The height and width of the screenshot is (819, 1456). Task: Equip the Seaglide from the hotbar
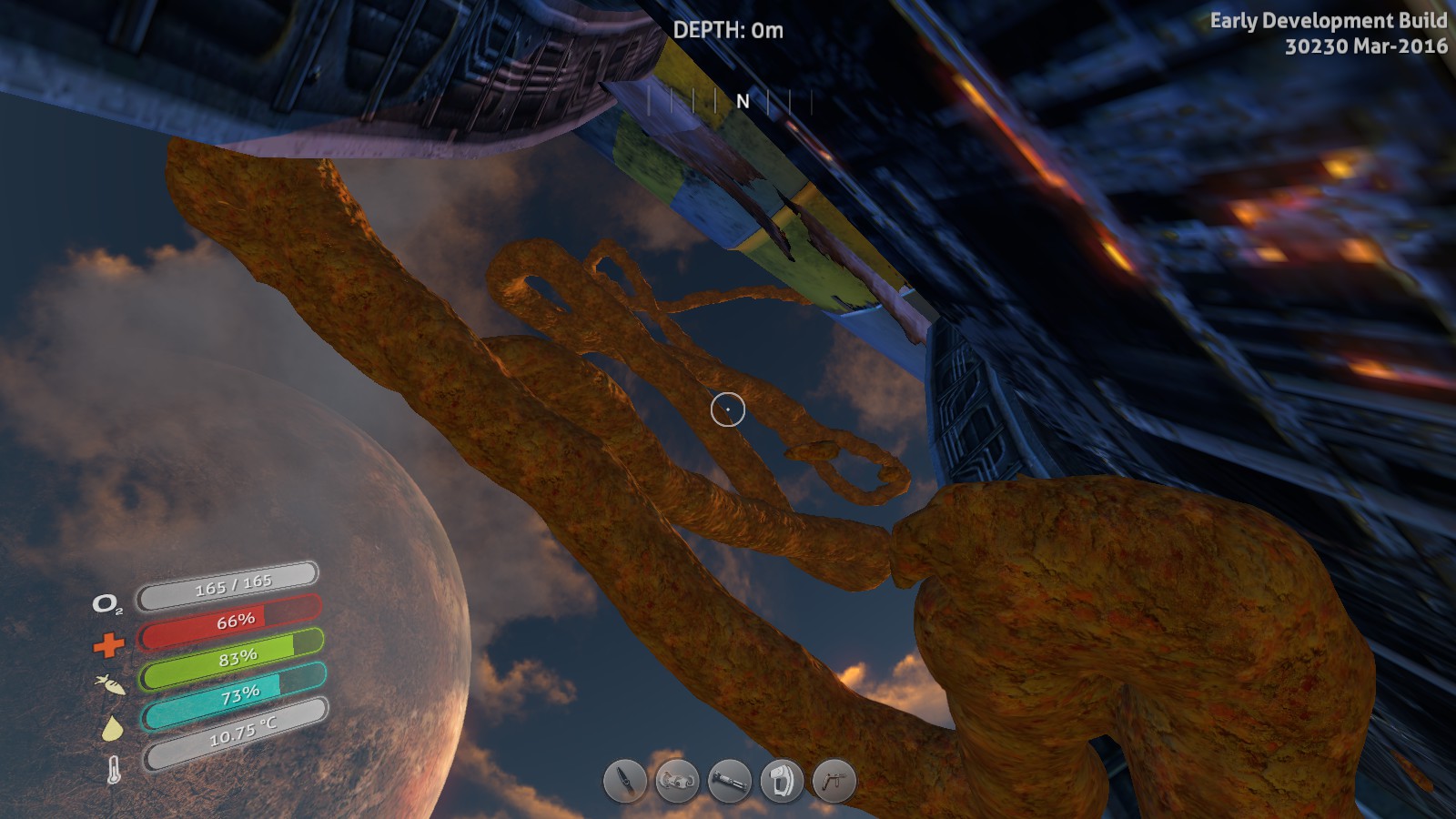pos(678,781)
